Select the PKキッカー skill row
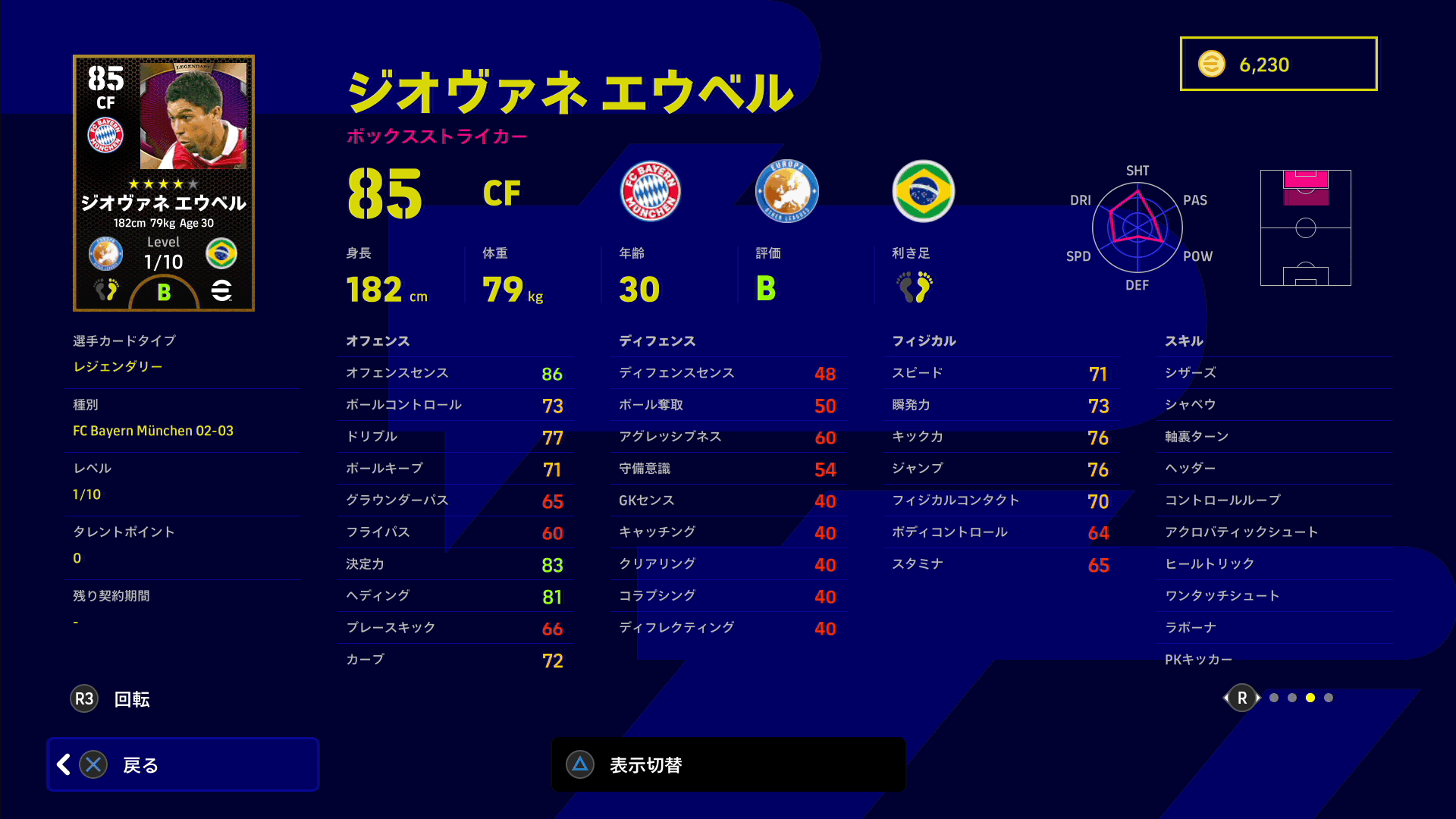This screenshot has height=819, width=1456. [1274, 660]
